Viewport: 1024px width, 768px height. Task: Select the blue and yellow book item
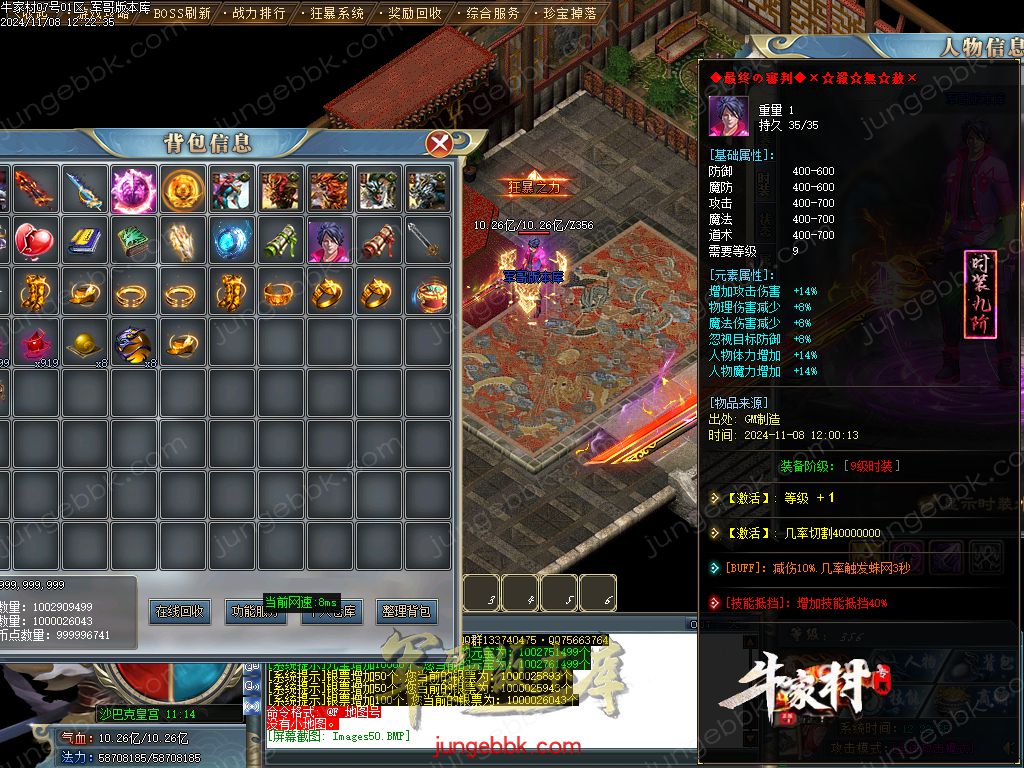pos(85,241)
